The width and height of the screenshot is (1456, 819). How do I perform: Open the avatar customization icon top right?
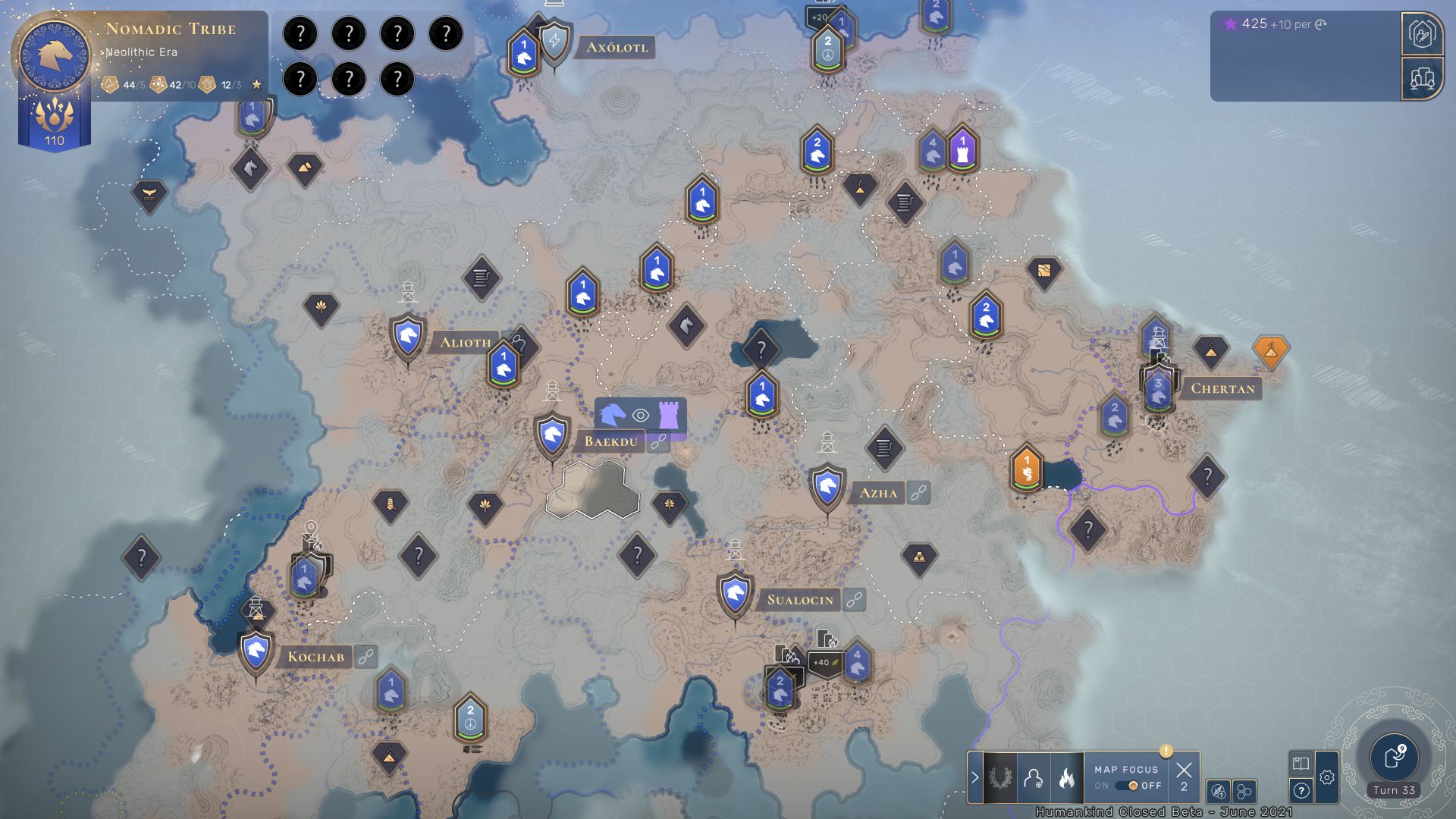pyautogui.click(x=1425, y=33)
